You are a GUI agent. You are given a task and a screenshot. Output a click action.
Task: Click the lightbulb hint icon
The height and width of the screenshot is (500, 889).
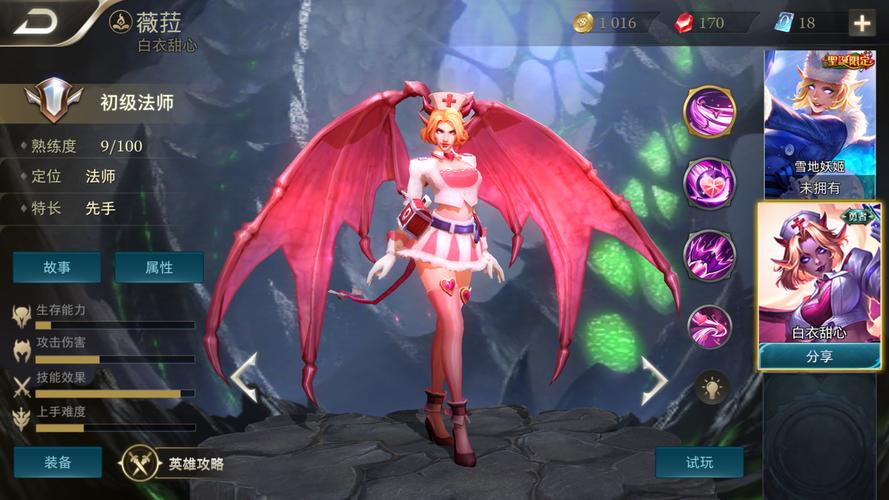click(x=712, y=386)
